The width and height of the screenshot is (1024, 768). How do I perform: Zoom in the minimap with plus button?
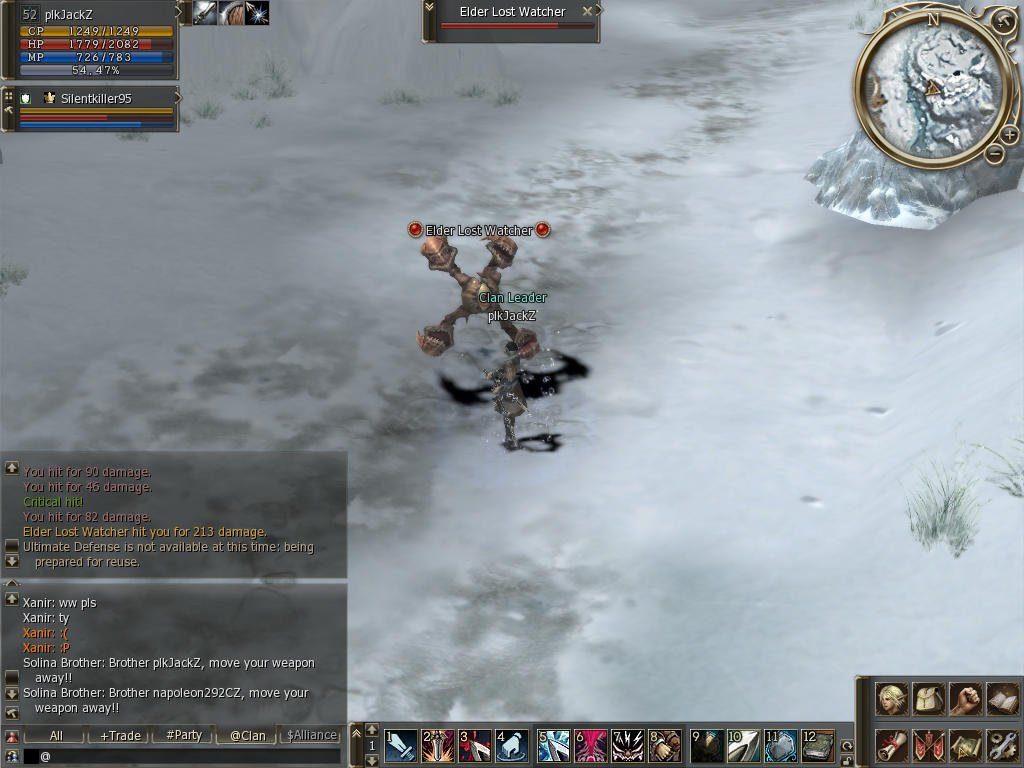tap(1010, 136)
